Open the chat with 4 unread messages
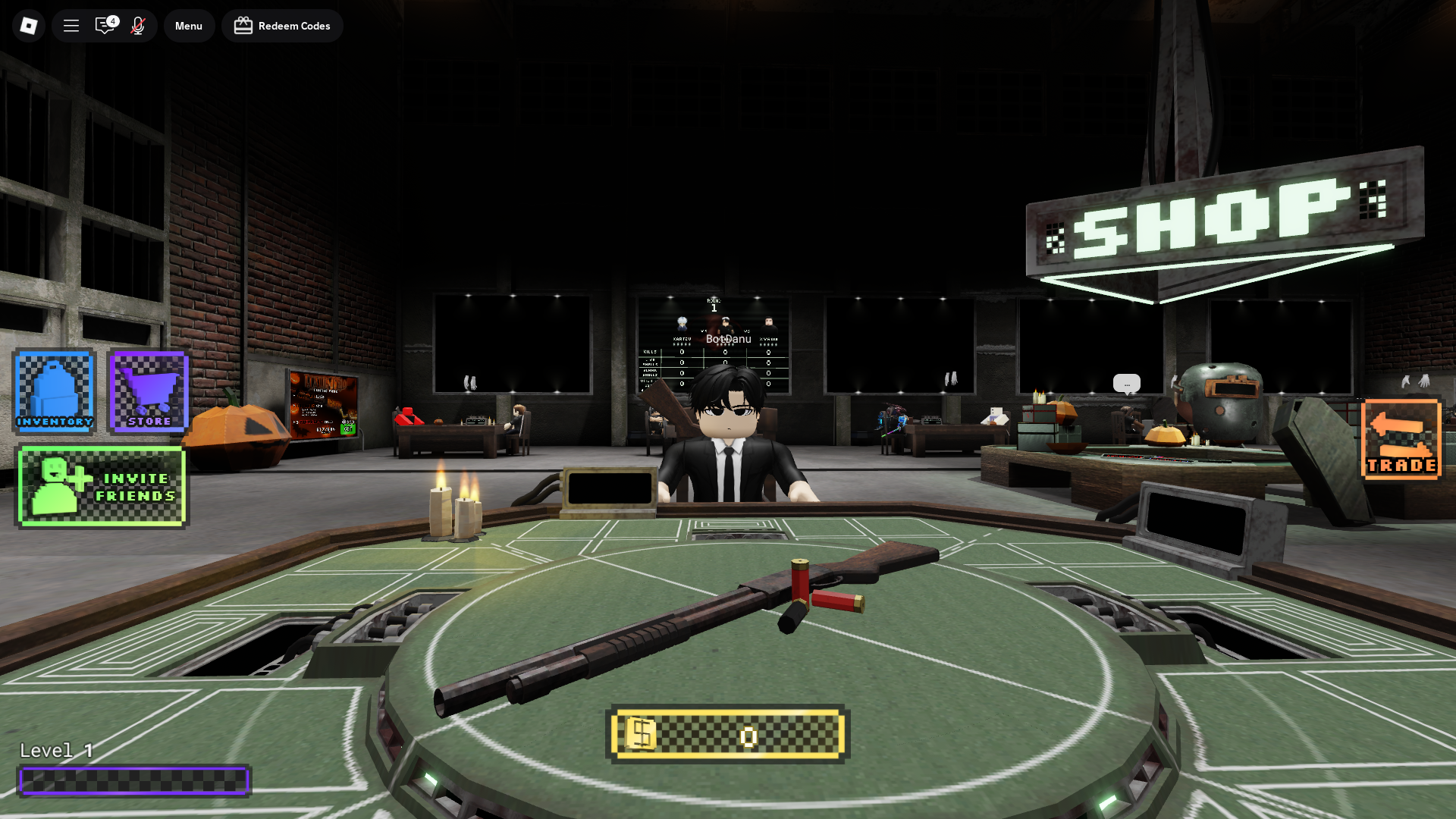Screen dimensions: 1456x819 [105, 25]
